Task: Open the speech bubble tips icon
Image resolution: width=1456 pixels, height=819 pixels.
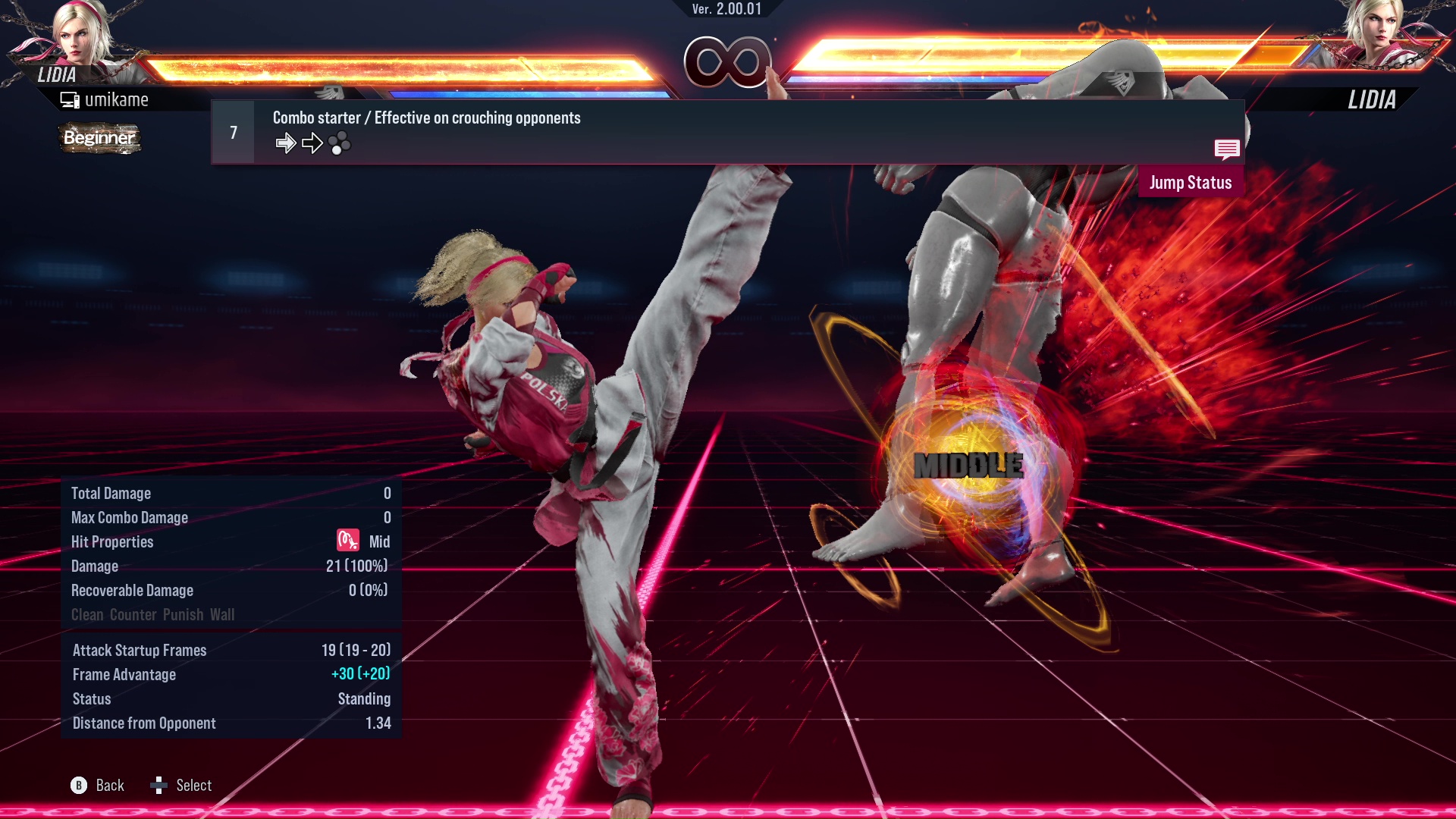Action: 1226,150
